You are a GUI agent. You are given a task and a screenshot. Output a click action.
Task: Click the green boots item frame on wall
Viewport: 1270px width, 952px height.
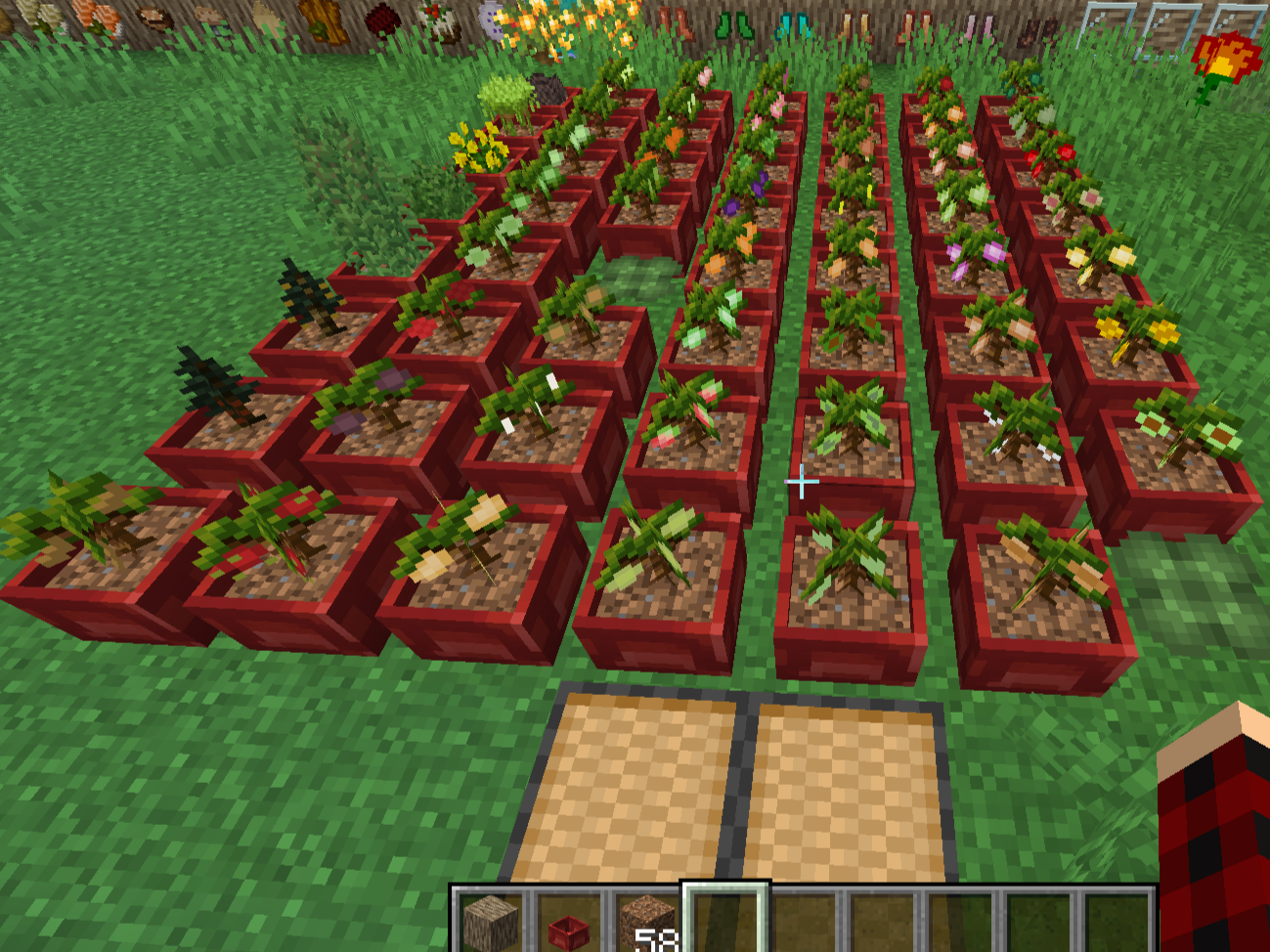(x=735, y=24)
